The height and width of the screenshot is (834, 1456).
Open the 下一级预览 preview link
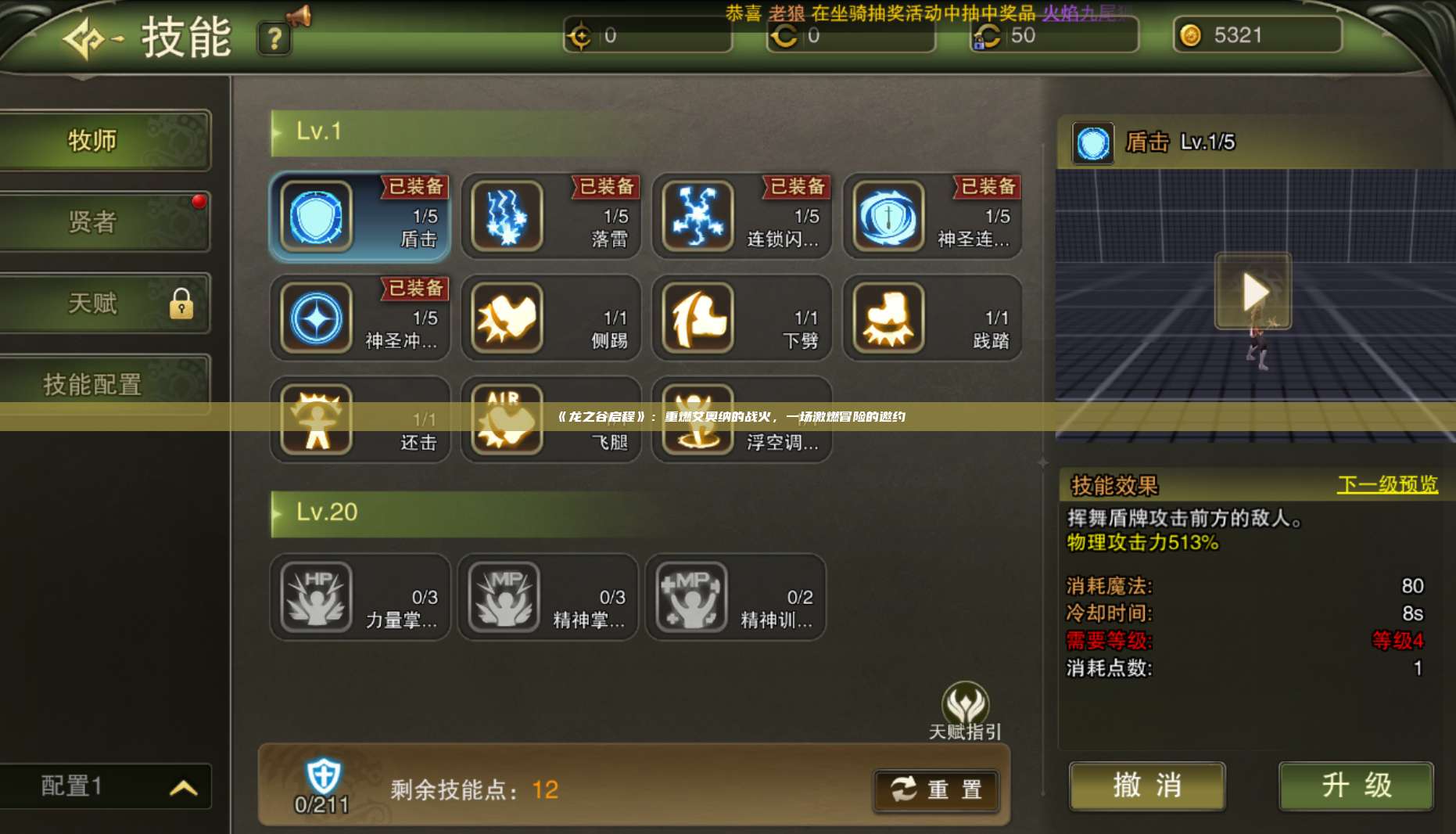tap(1386, 485)
